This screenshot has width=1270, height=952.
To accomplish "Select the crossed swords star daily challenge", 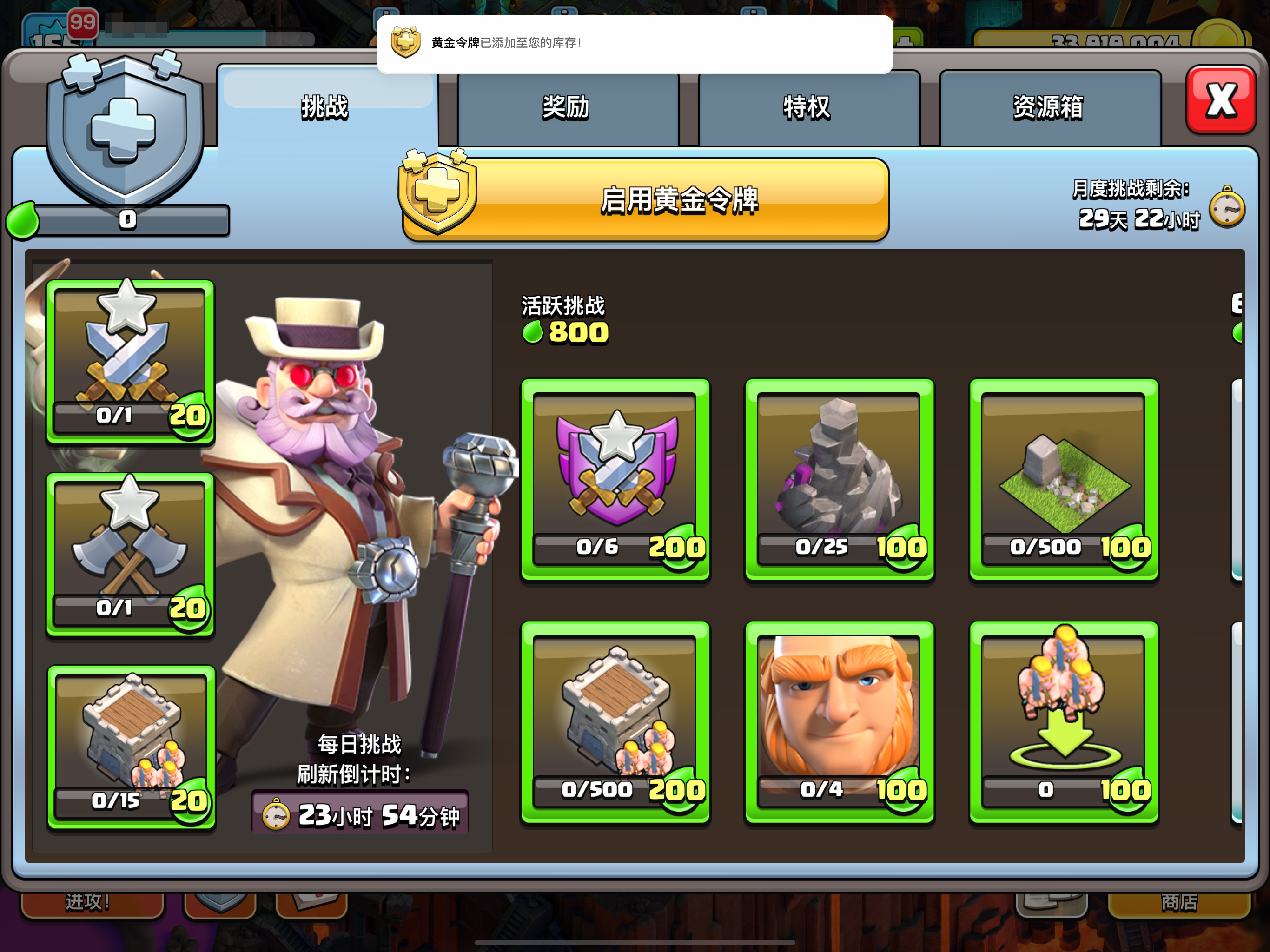I will pyautogui.click(x=130, y=362).
